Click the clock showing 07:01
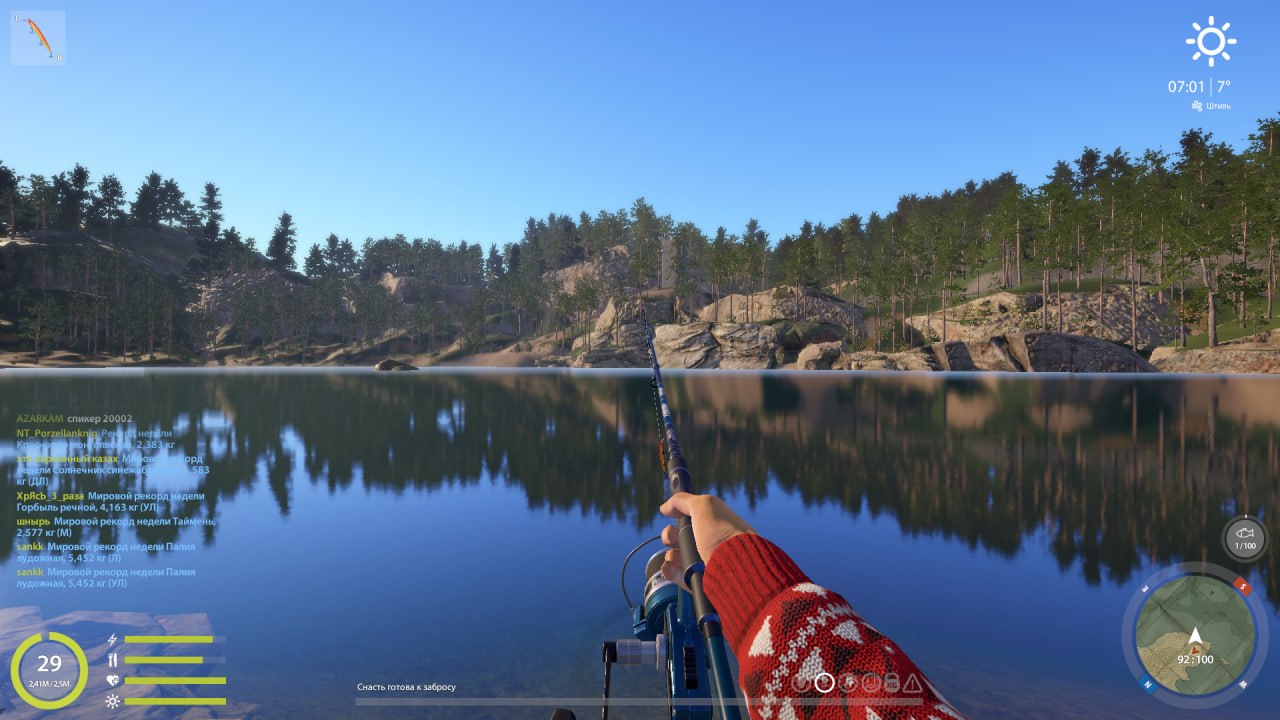 pyautogui.click(x=1184, y=85)
